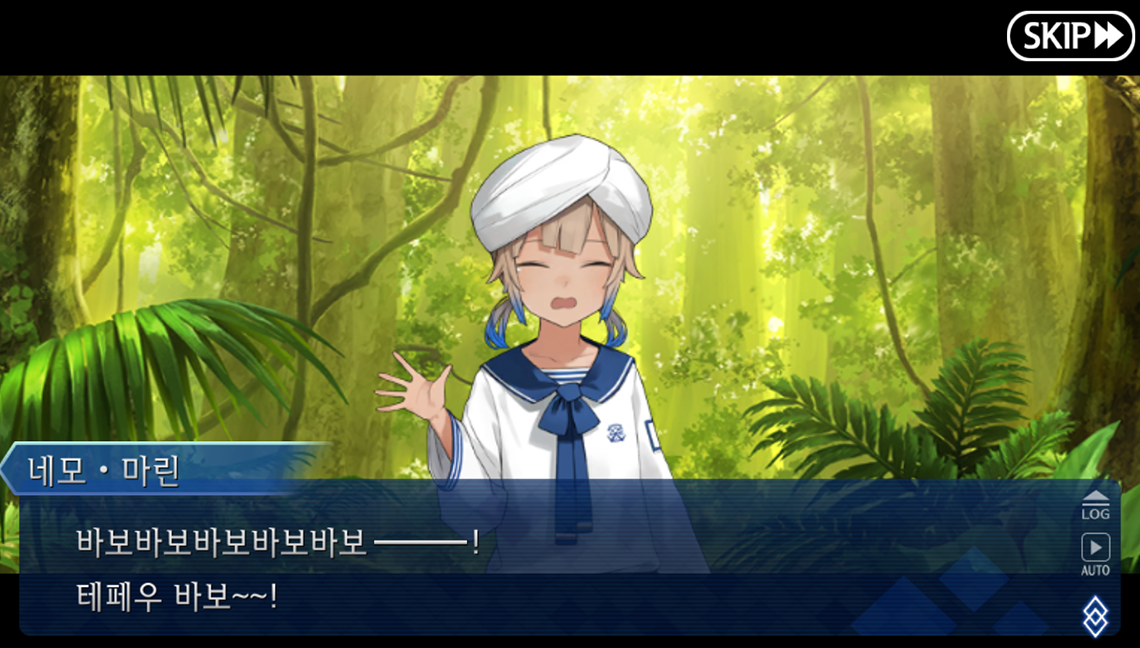Toggle AUTO dialogue playback
This screenshot has width=1140, height=648.
(1096, 554)
